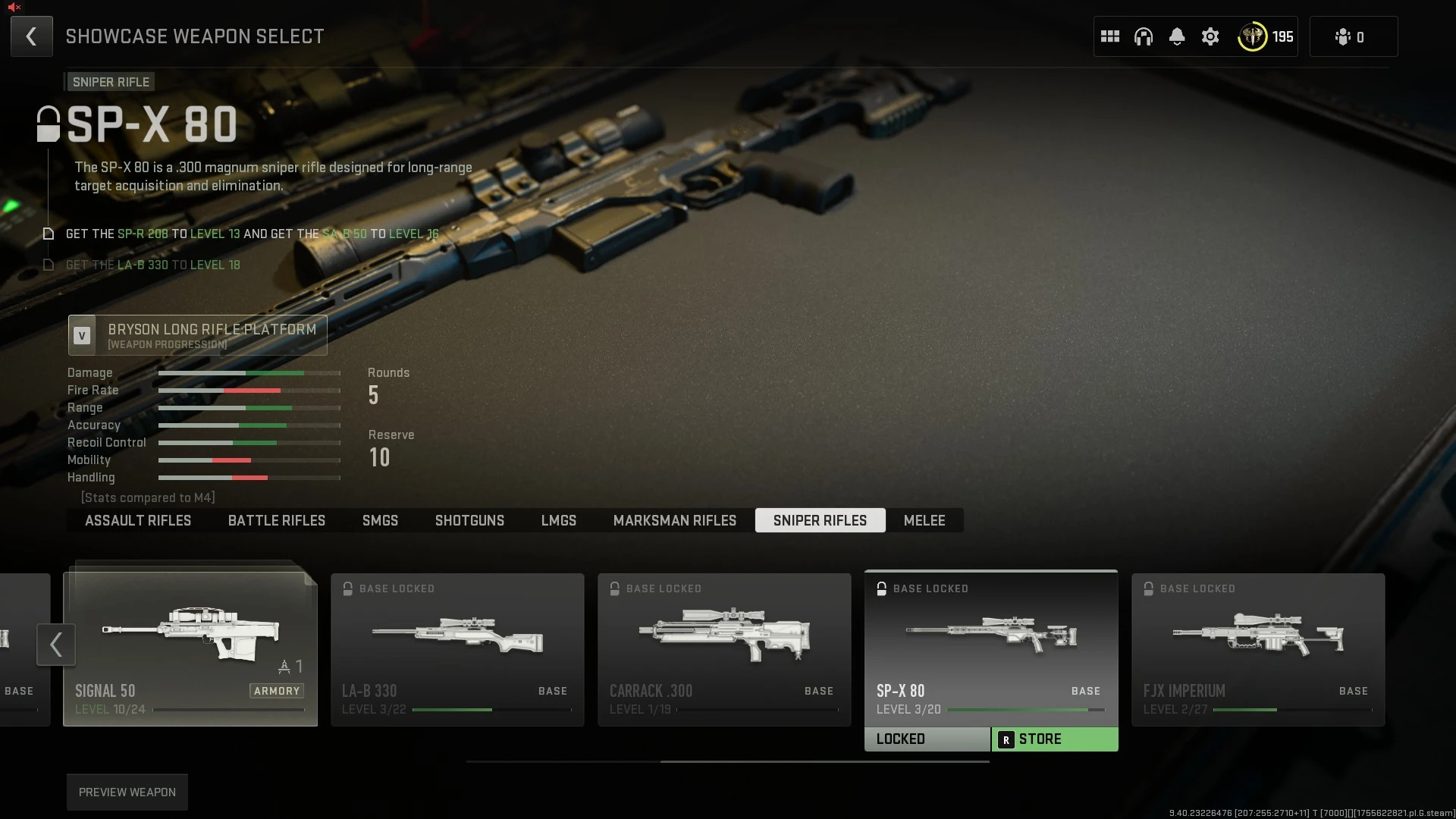Open the Store for SP-X 80

coord(1055,739)
